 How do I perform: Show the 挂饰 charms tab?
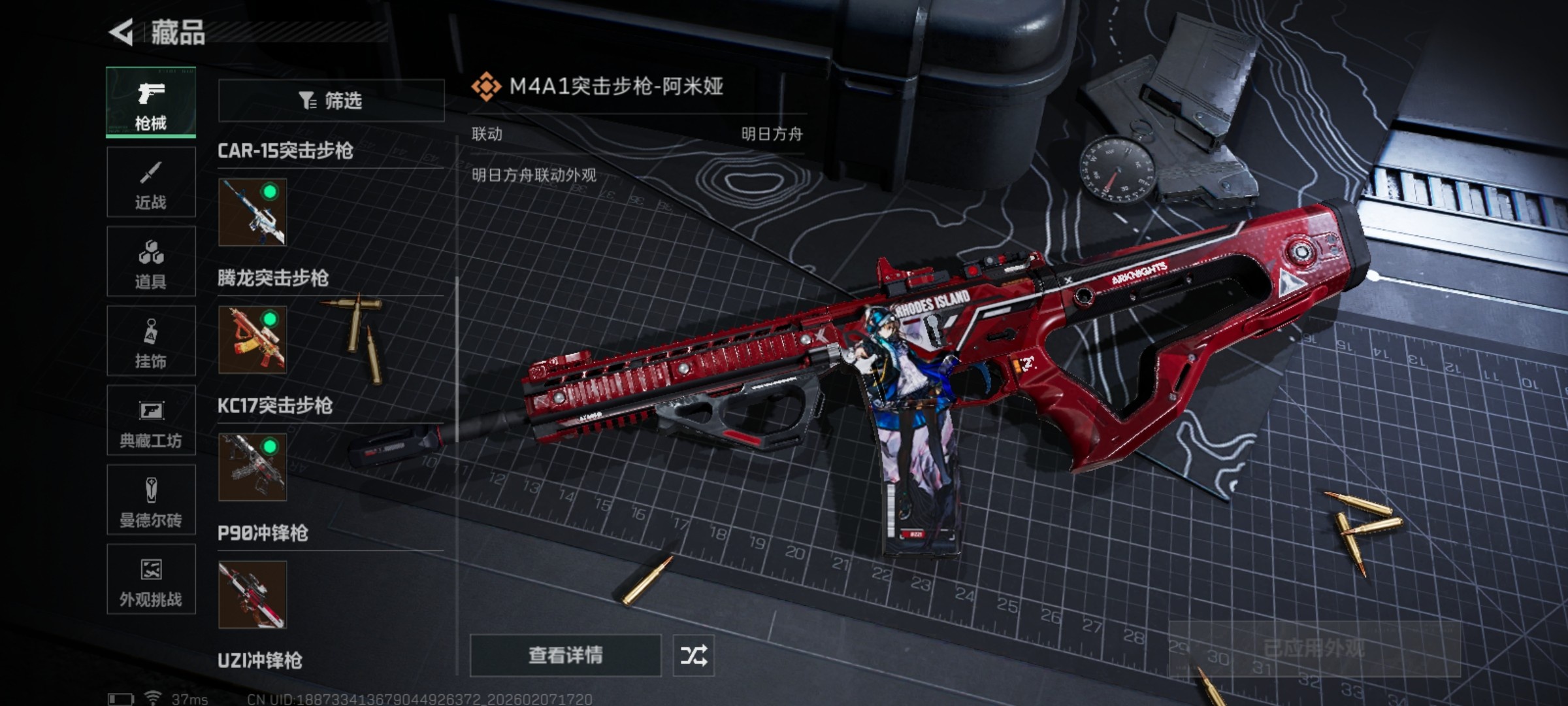click(151, 341)
